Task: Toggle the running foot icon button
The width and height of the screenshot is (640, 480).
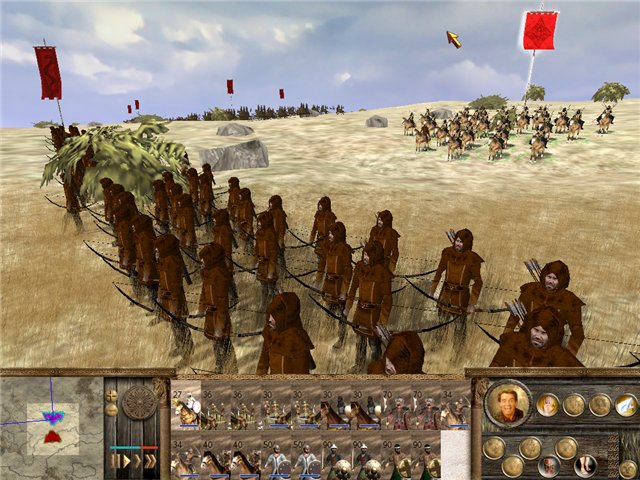Action: pos(584,465)
